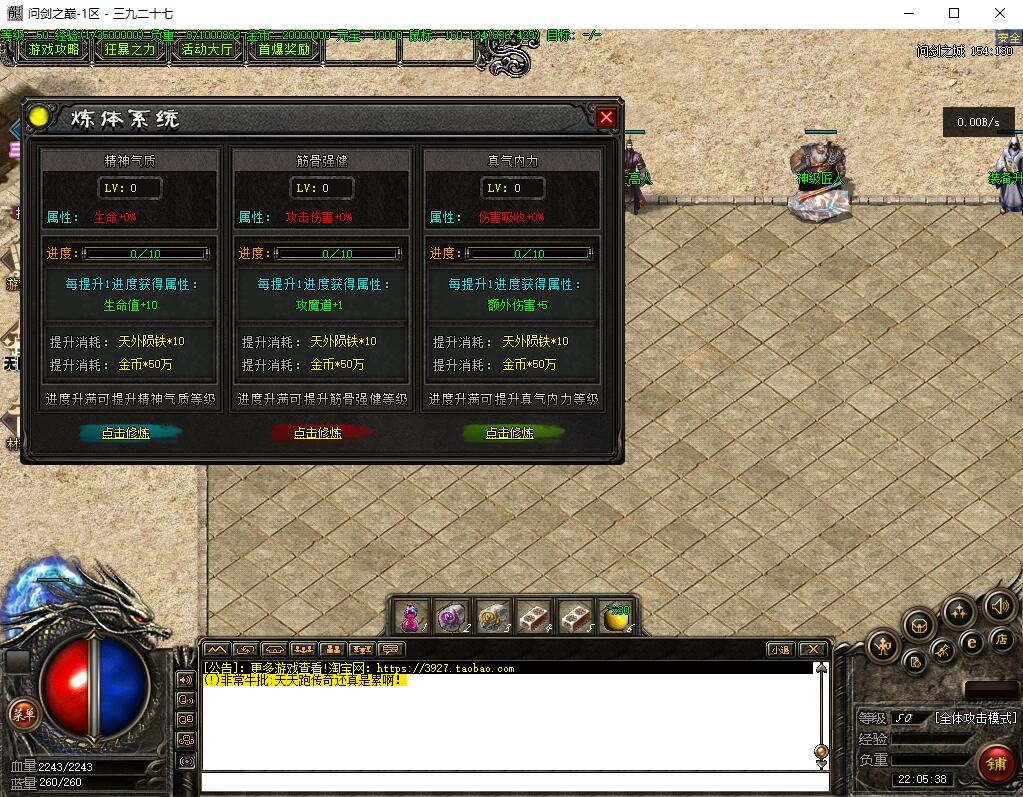
Task: Select the purple scroll in hotbar slot 2
Action: point(452,617)
